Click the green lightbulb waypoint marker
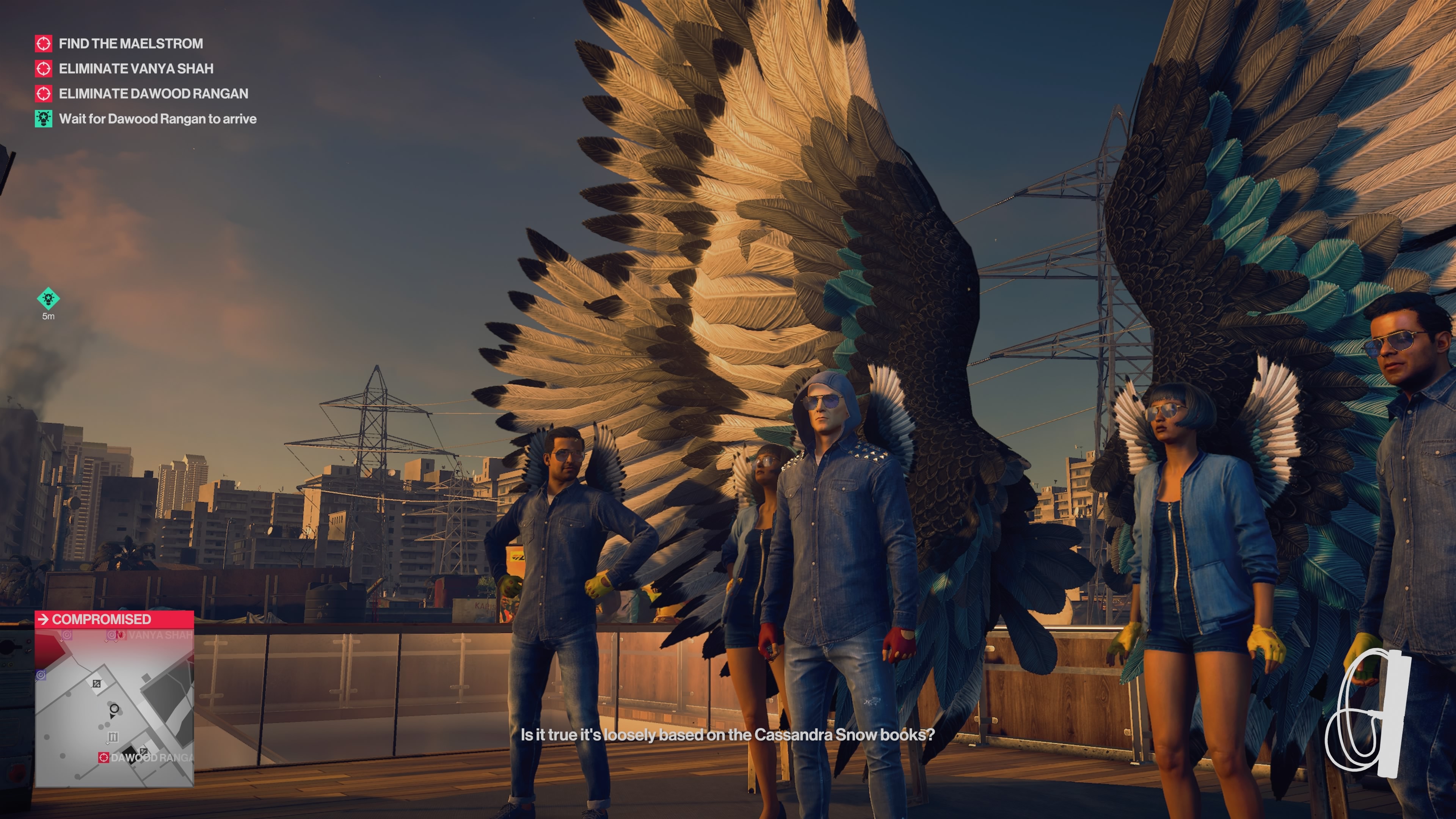1456x819 pixels. pos(48,298)
